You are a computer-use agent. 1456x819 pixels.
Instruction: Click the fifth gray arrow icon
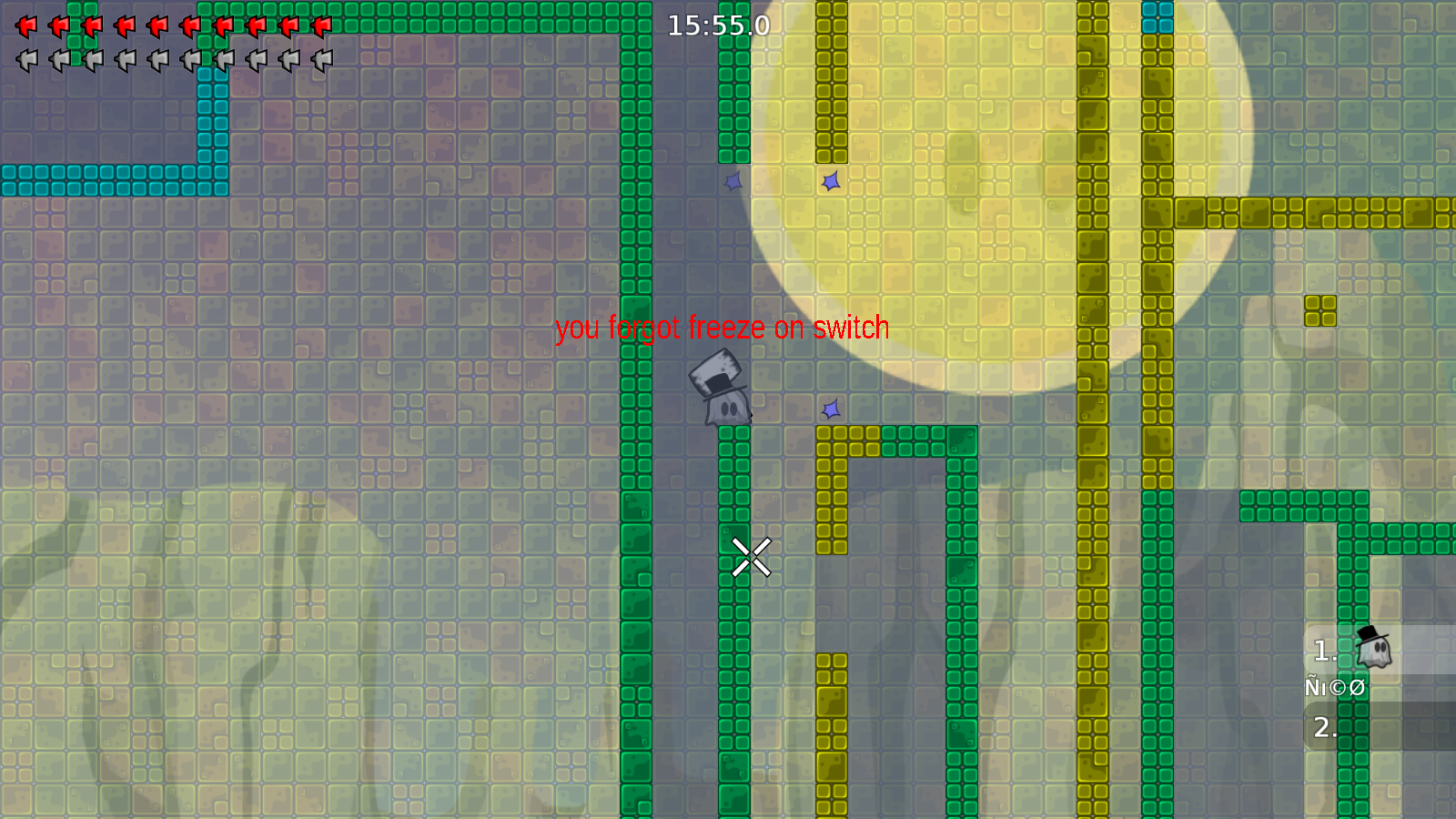tap(158, 59)
